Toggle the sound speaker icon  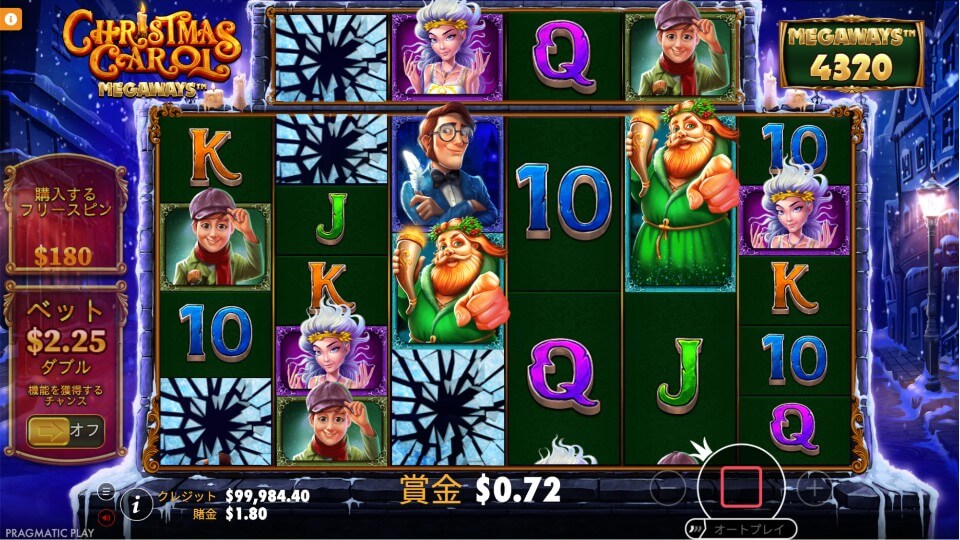click(105, 517)
